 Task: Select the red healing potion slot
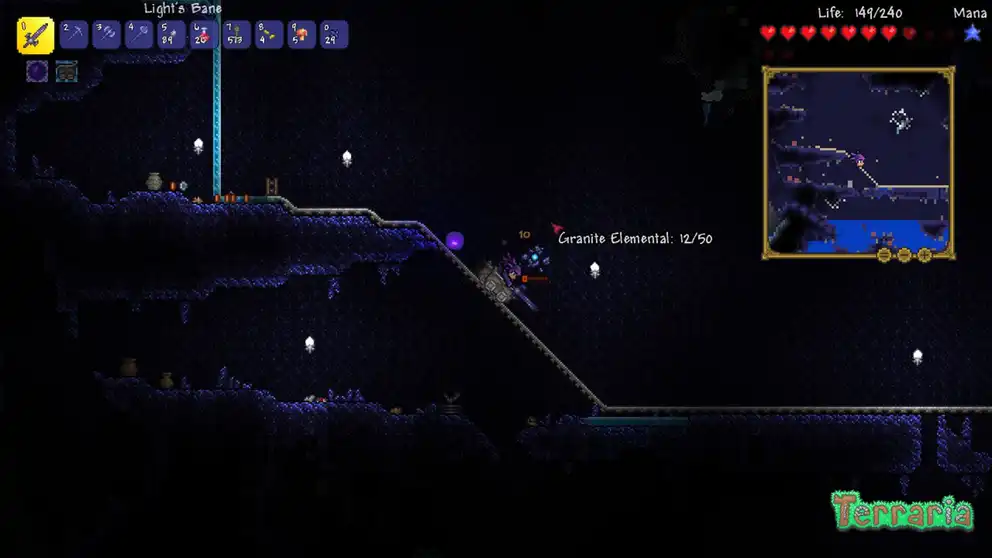coord(204,35)
